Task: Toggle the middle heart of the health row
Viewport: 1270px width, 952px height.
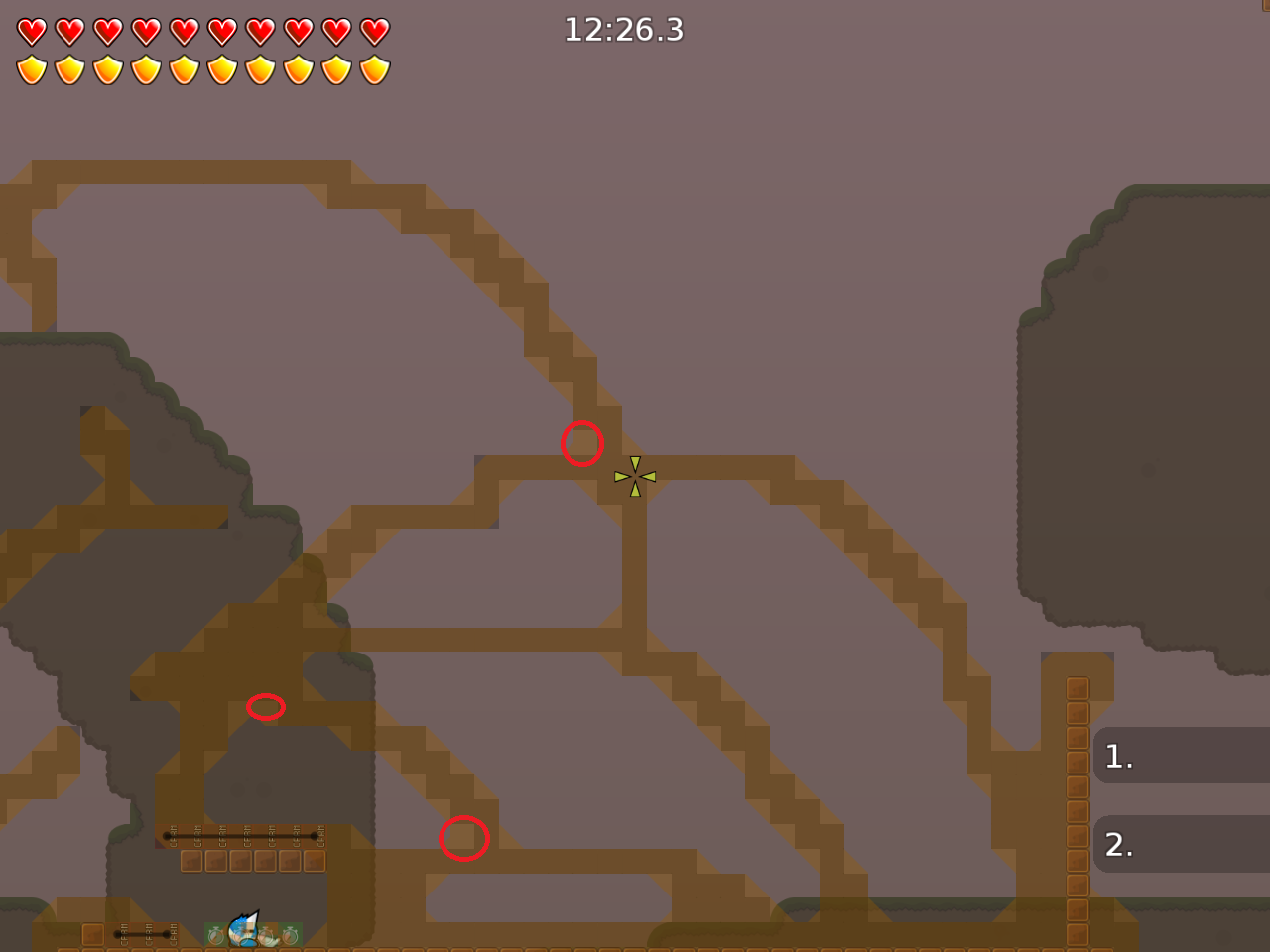Action: pyautogui.click(x=183, y=31)
